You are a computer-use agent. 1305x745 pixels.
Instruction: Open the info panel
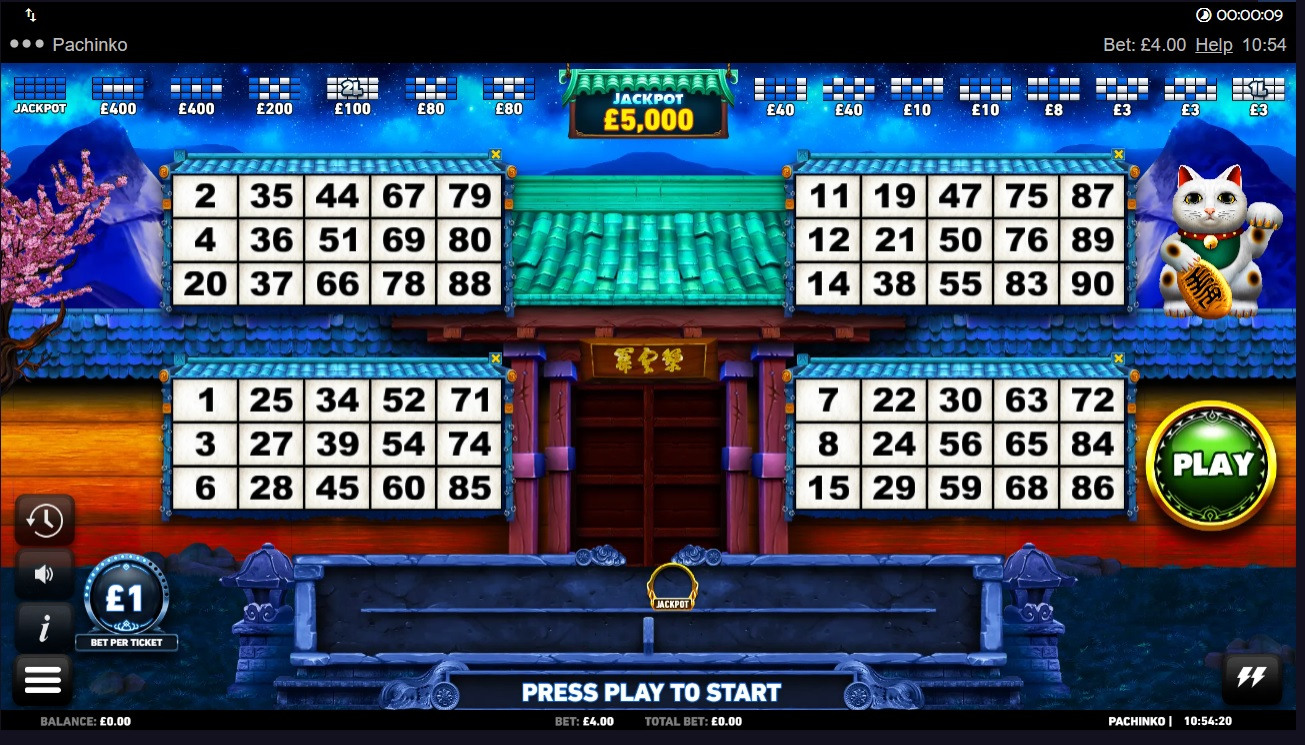(44, 627)
